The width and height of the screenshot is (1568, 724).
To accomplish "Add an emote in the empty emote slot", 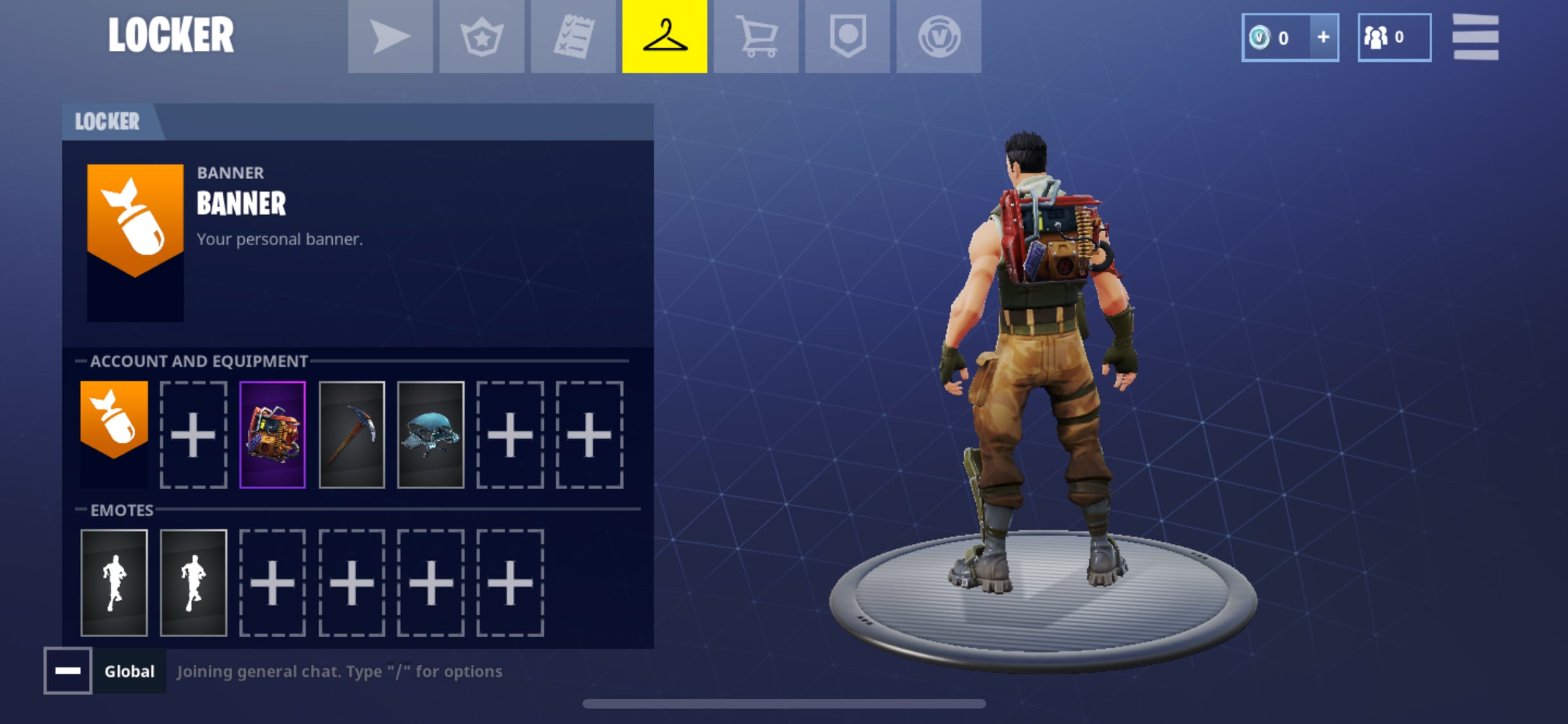I will [272, 581].
